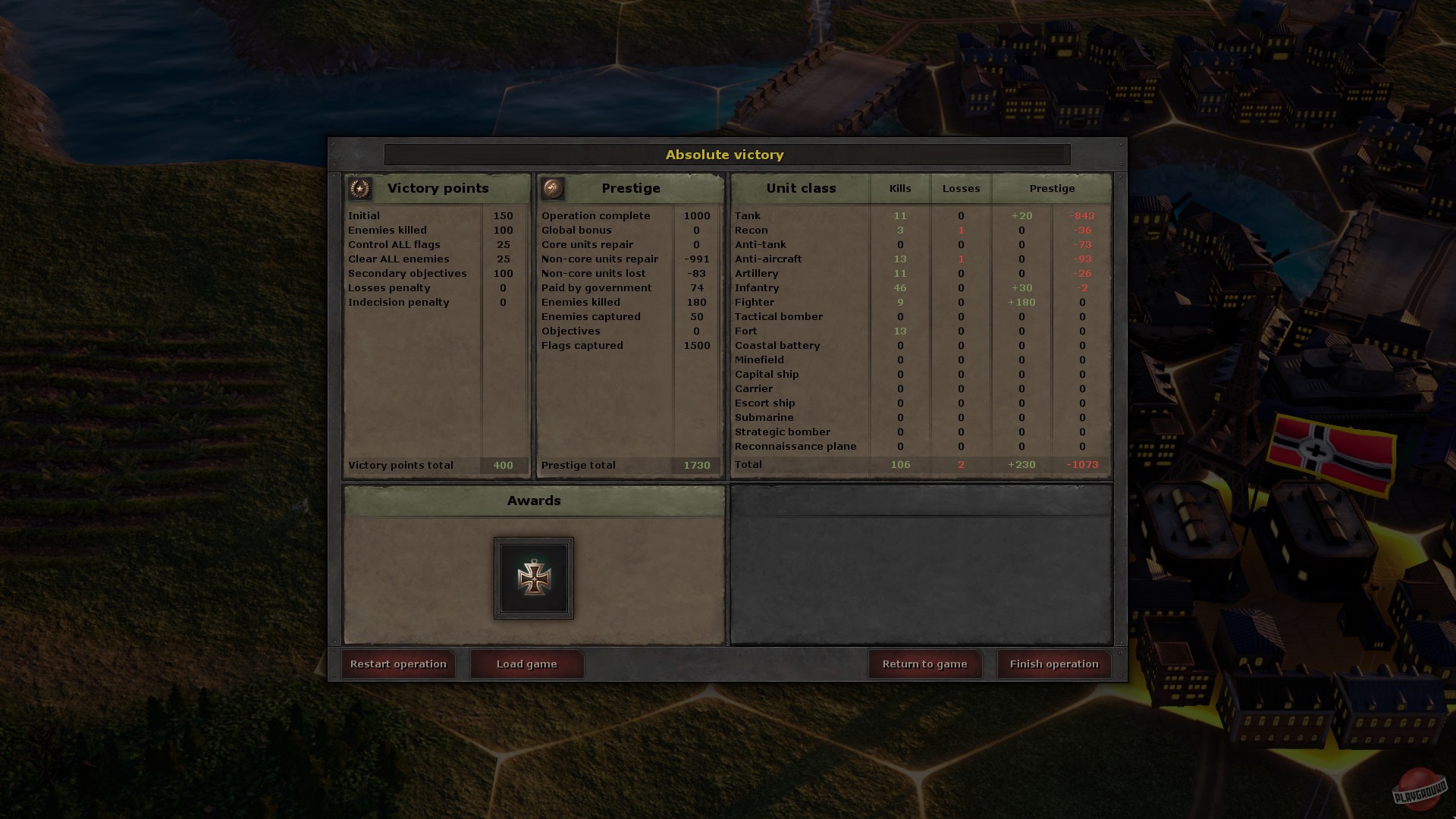Click the Absolute victory title banner
The width and height of the screenshot is (1456, 819).
(725, 155)
